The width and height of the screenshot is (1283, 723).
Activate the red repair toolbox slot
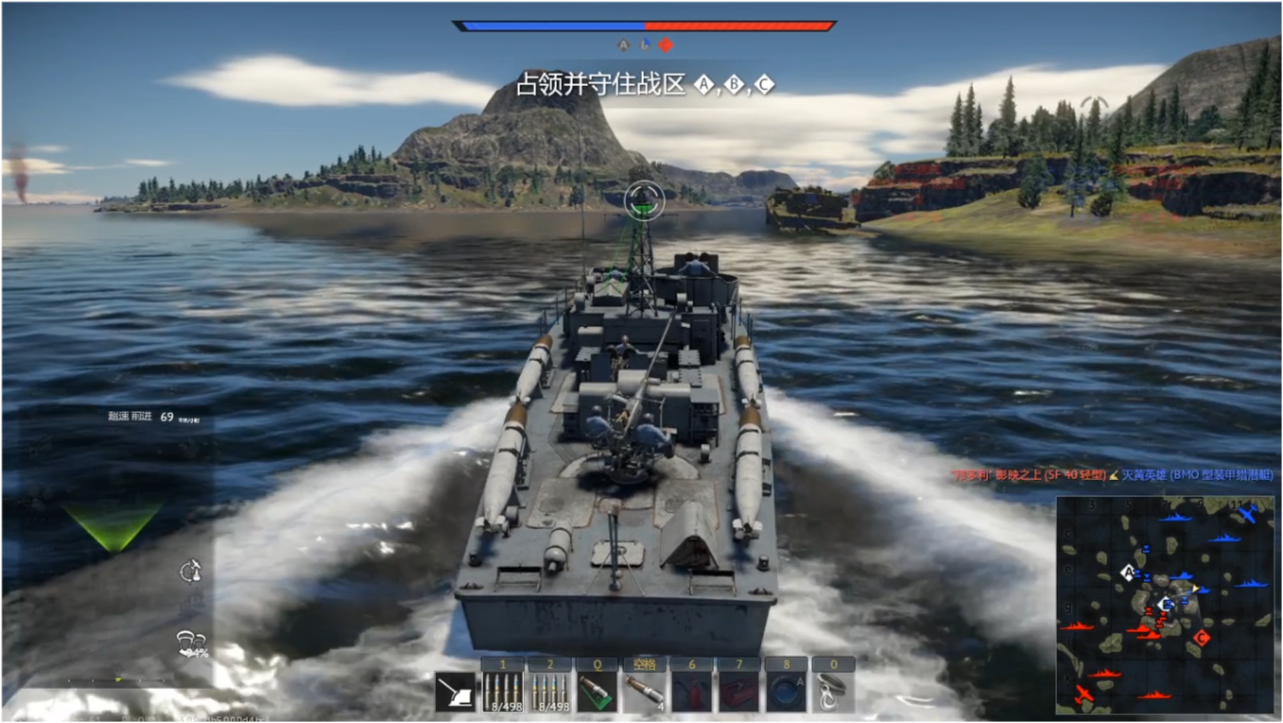739,690
